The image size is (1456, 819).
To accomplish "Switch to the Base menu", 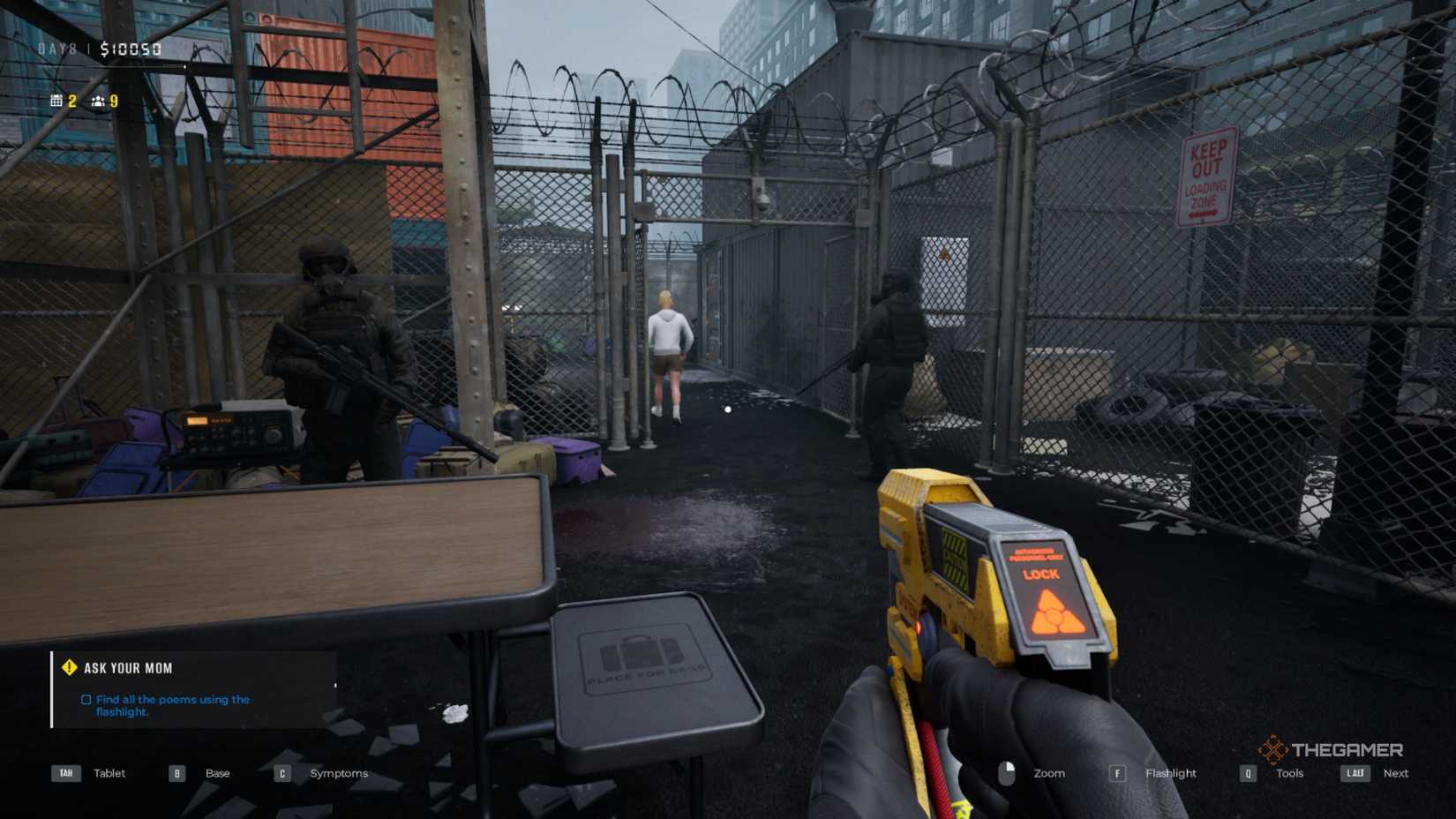I will (216, 772).
